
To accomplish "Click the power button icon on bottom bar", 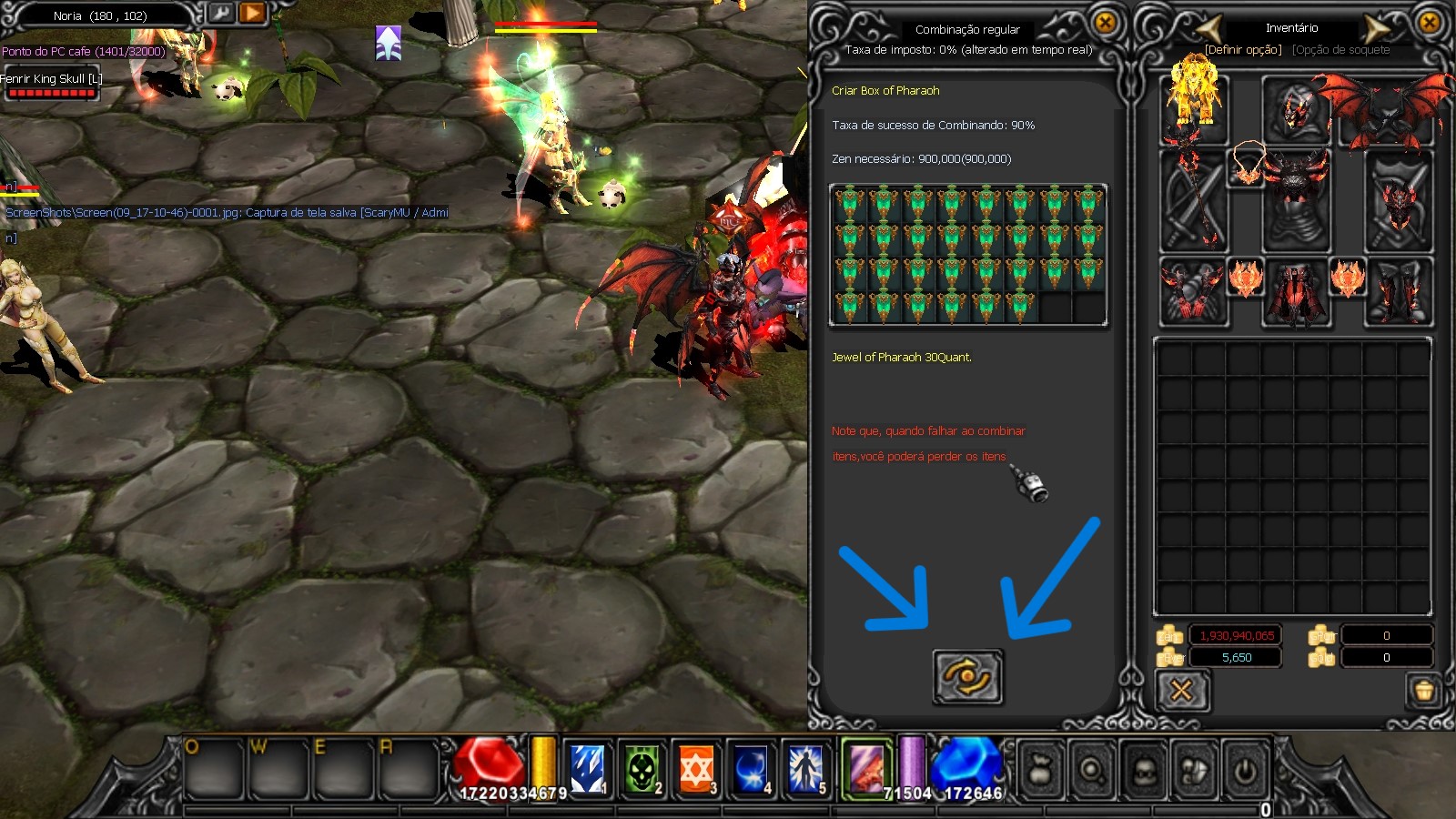I will (1245, 772).
